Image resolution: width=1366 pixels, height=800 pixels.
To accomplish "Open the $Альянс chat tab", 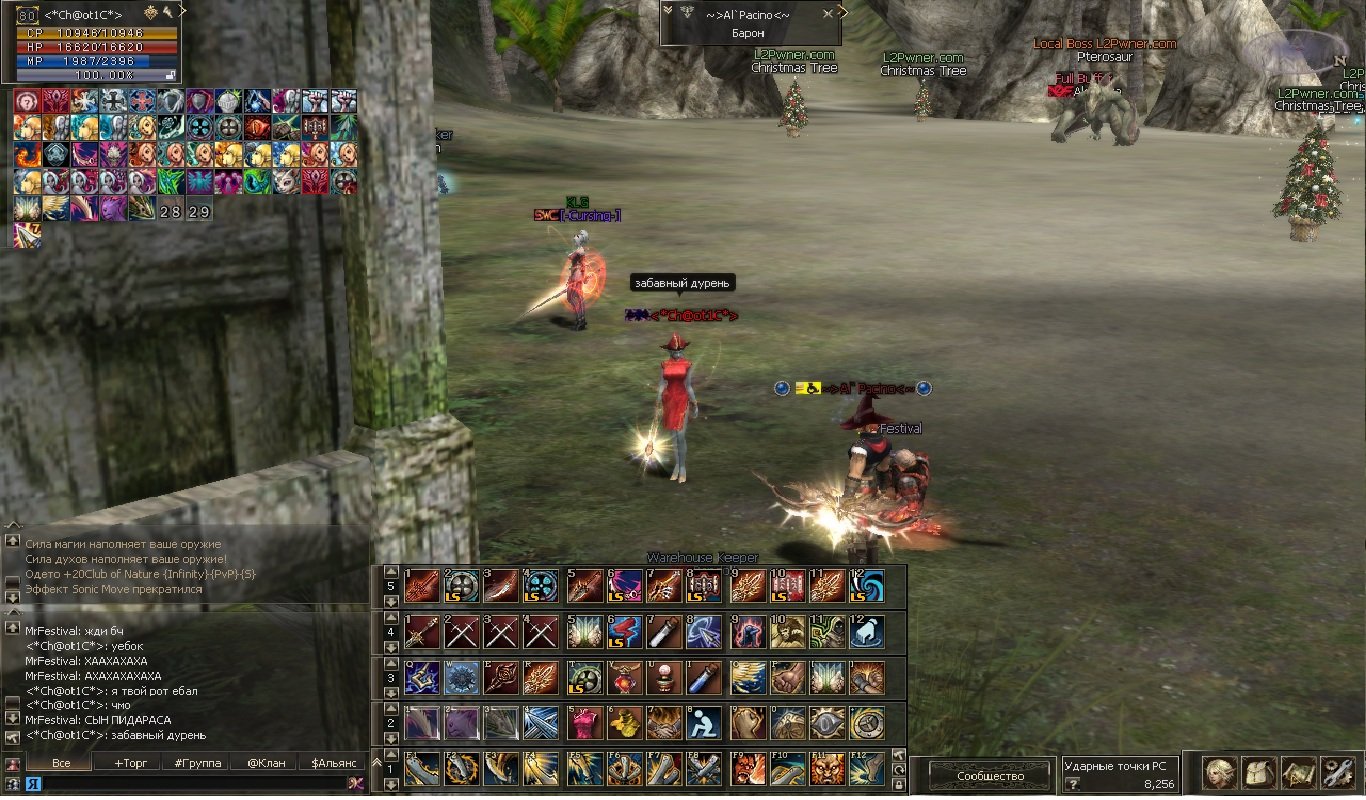I will tap(333, 763).
